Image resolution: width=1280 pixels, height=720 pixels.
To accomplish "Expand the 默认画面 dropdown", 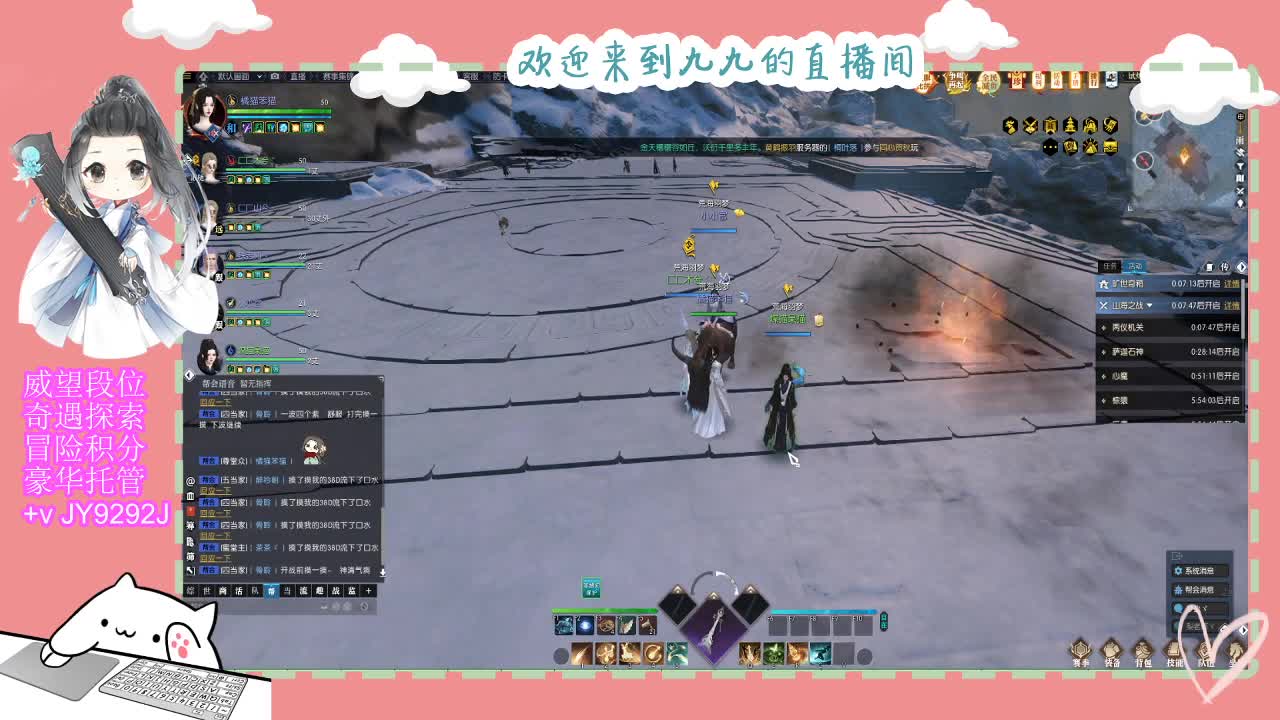I will [259, 76].
